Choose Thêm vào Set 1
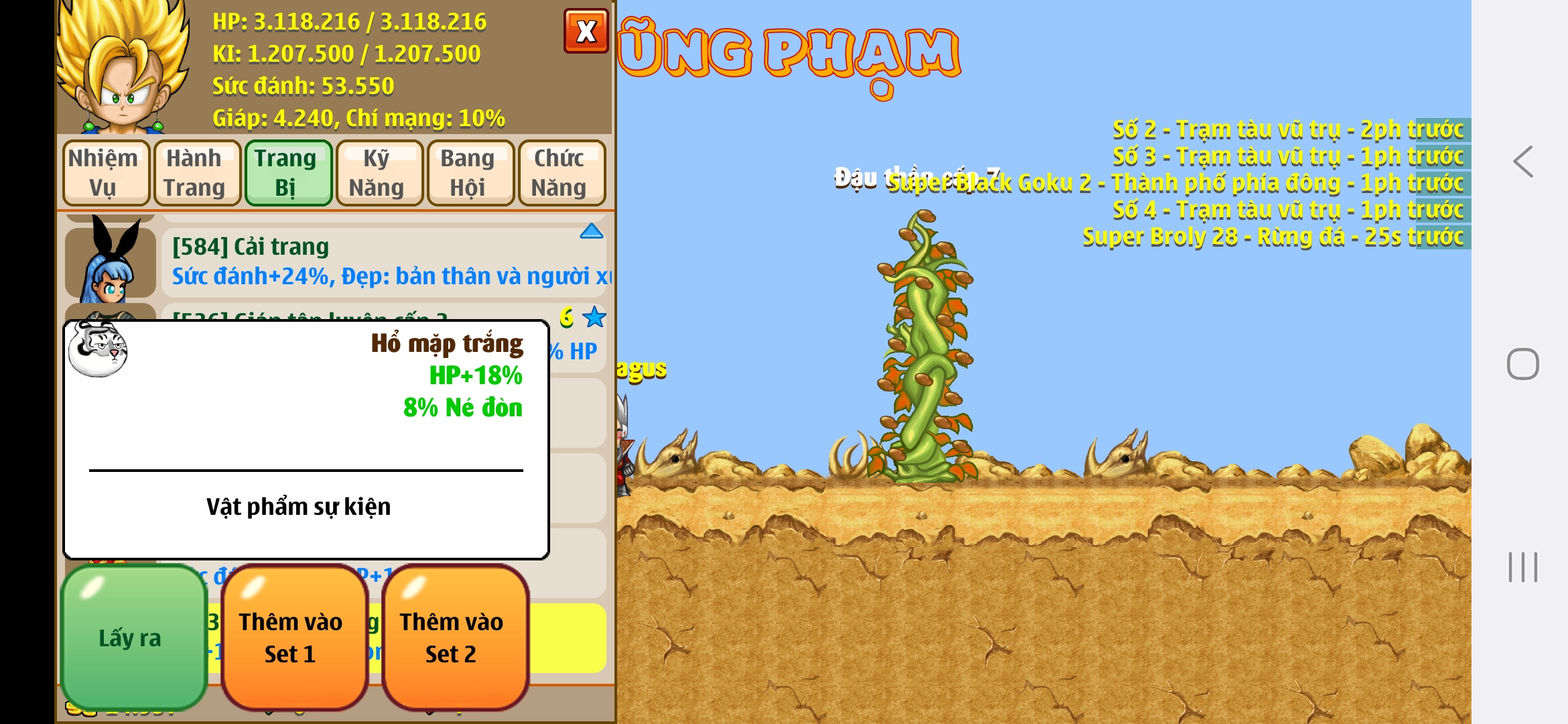1568x724 pixels. (293, 638)
